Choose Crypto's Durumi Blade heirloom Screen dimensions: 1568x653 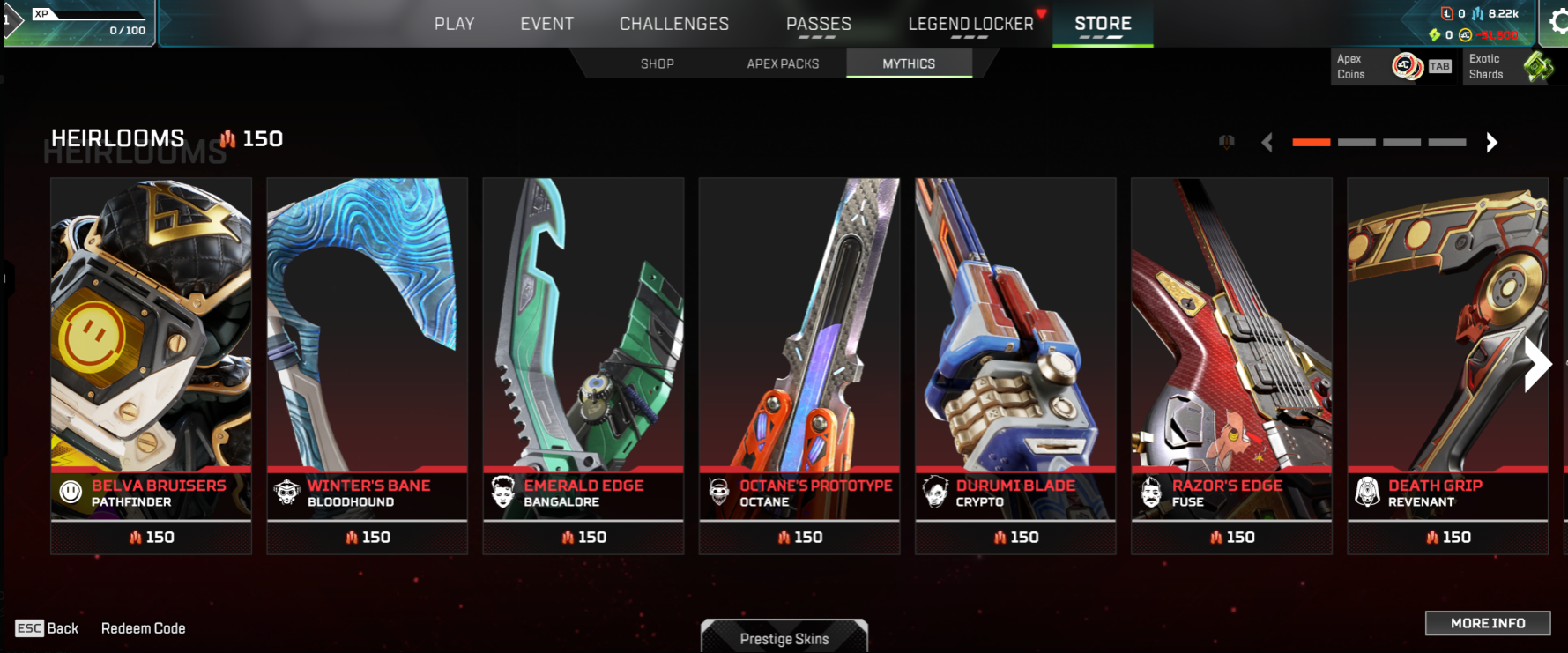point(1014,352)
